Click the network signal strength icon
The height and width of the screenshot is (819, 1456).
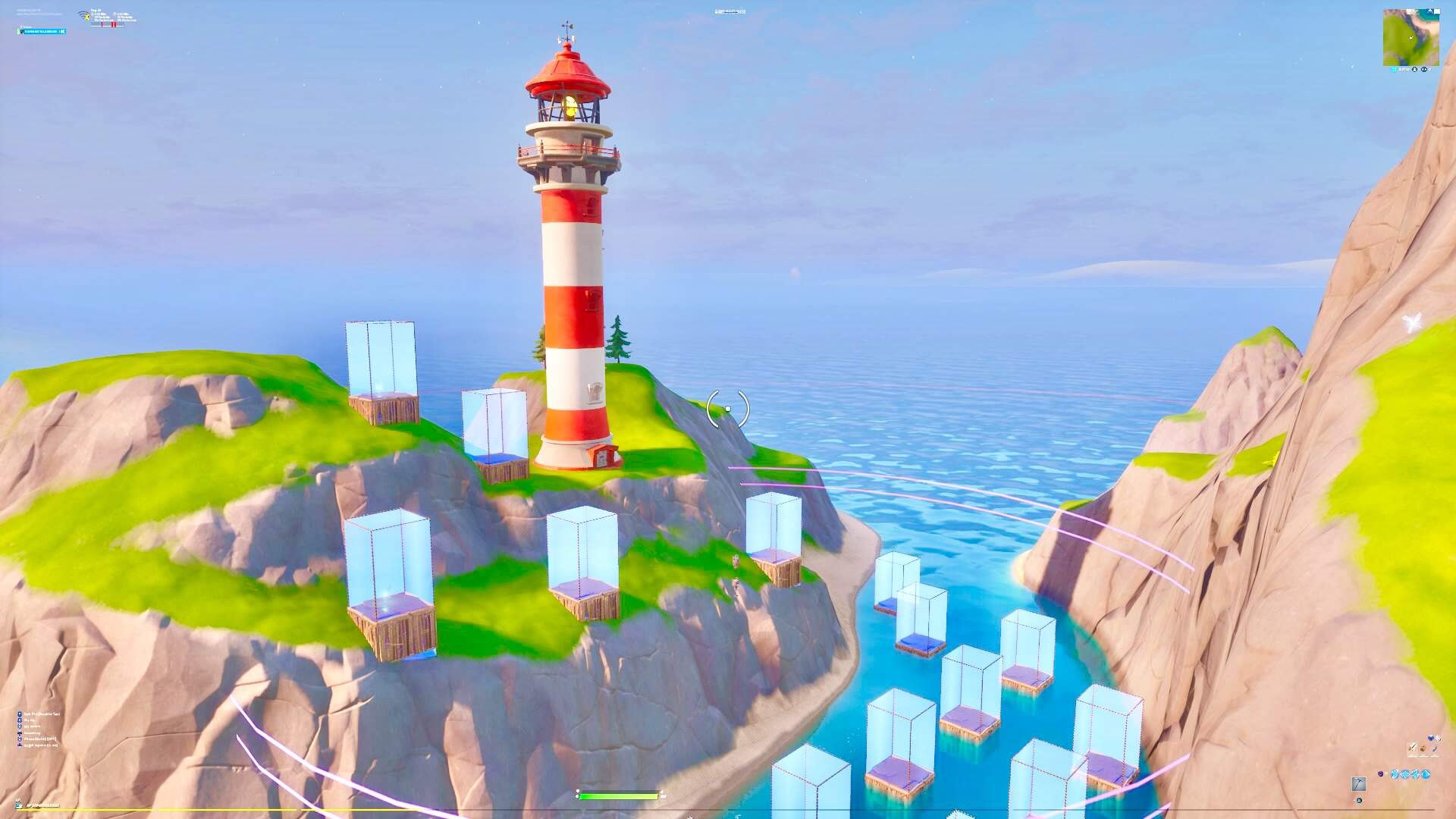(82, 11)
